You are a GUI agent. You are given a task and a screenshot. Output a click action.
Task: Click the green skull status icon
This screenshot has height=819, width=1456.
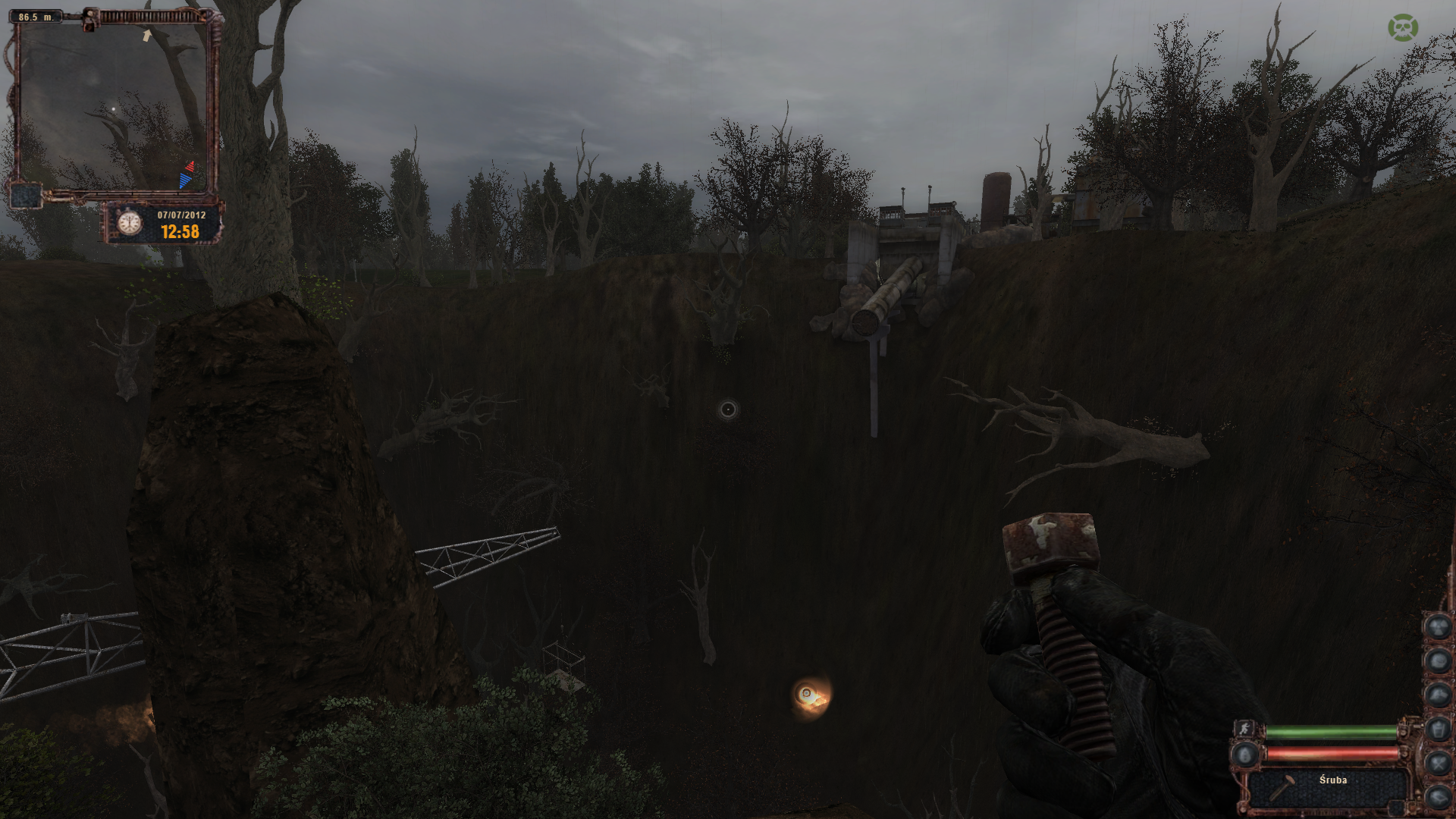(x=1403, y=27)
